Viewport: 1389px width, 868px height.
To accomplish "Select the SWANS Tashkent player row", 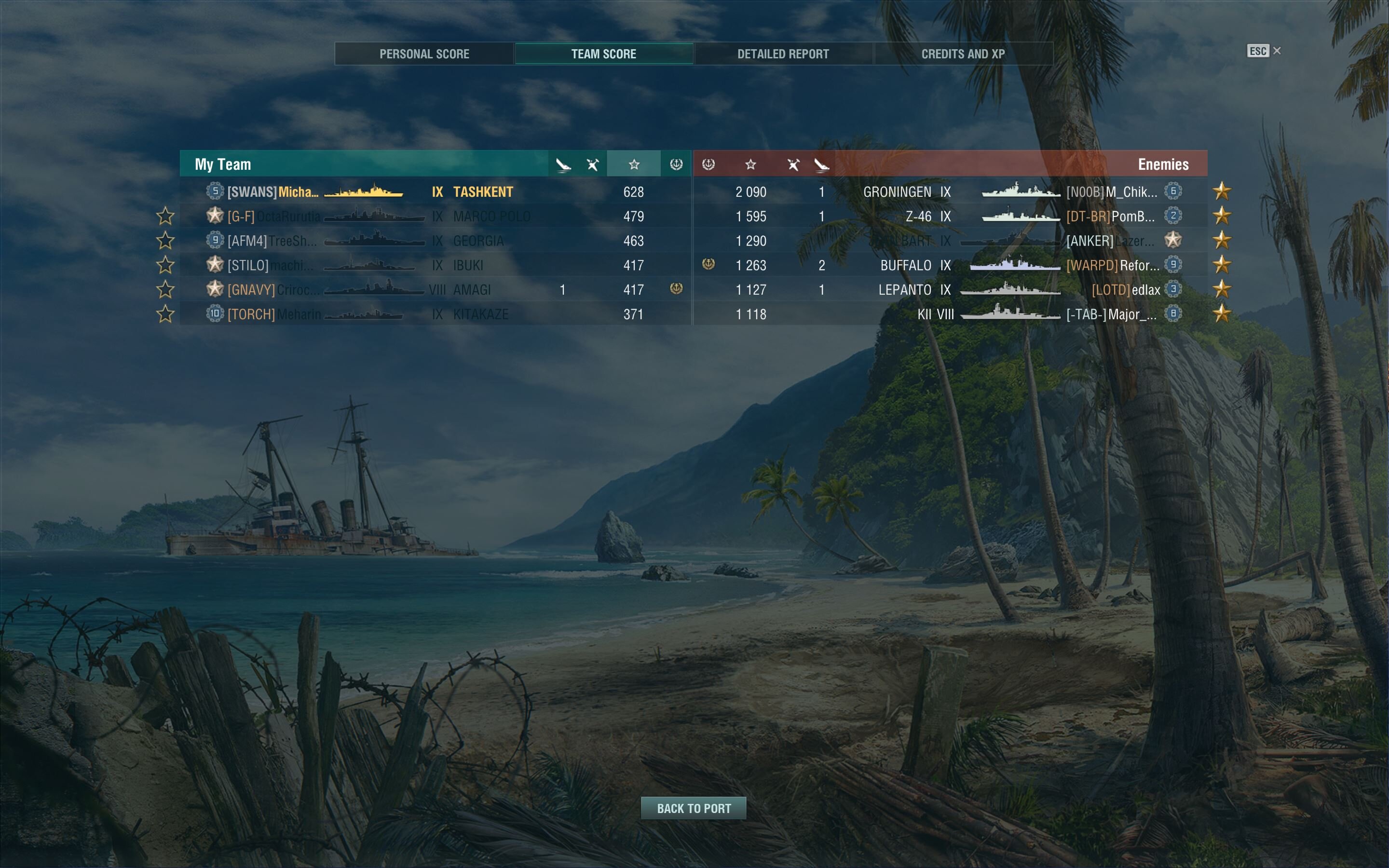I will (x=435, y=192).
